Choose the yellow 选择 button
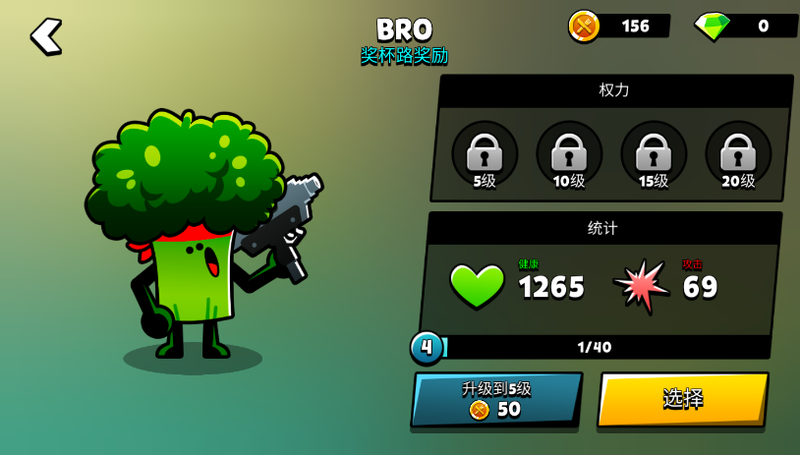 point(683,399)
